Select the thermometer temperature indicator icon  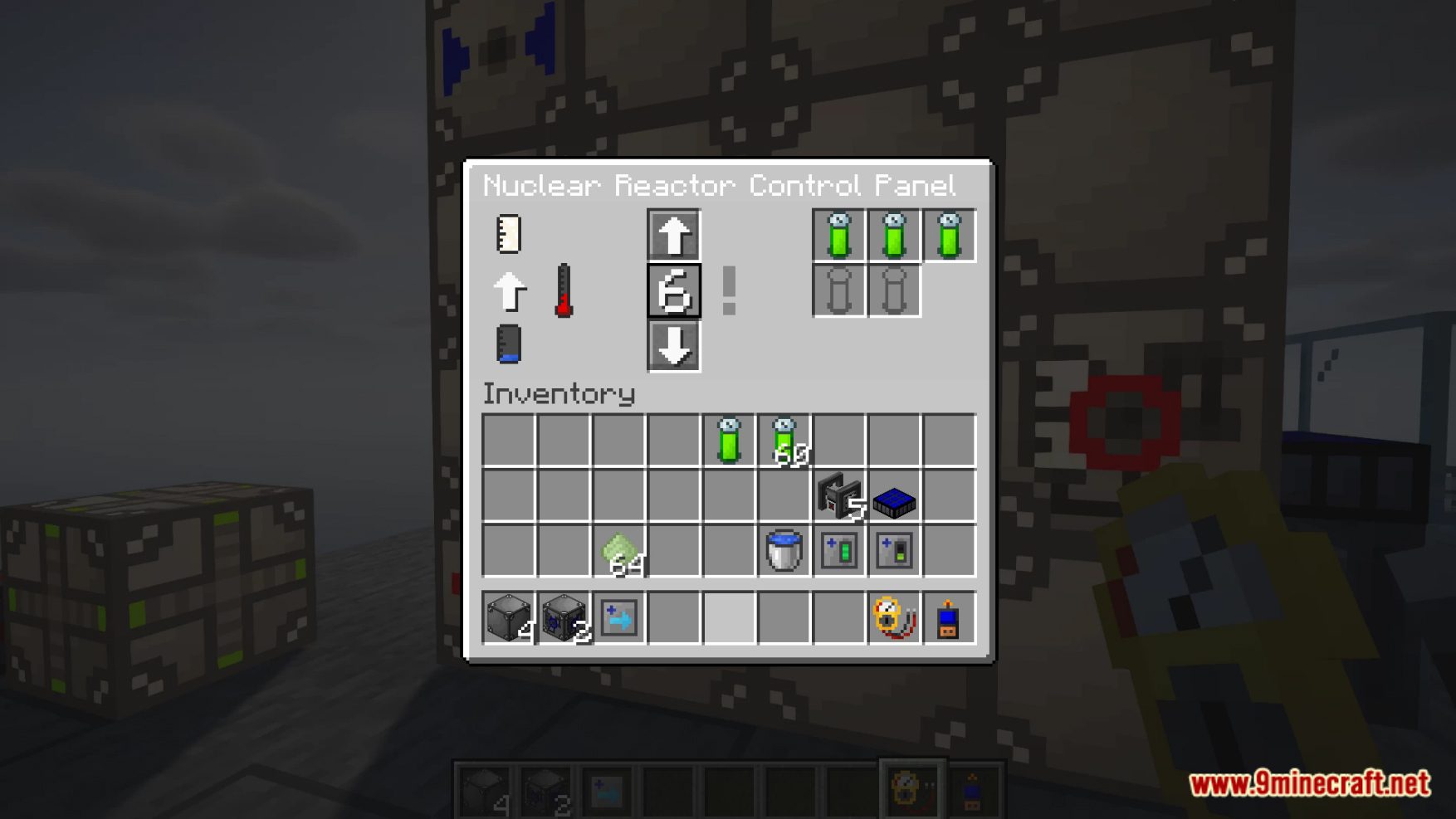pos(563,292)
